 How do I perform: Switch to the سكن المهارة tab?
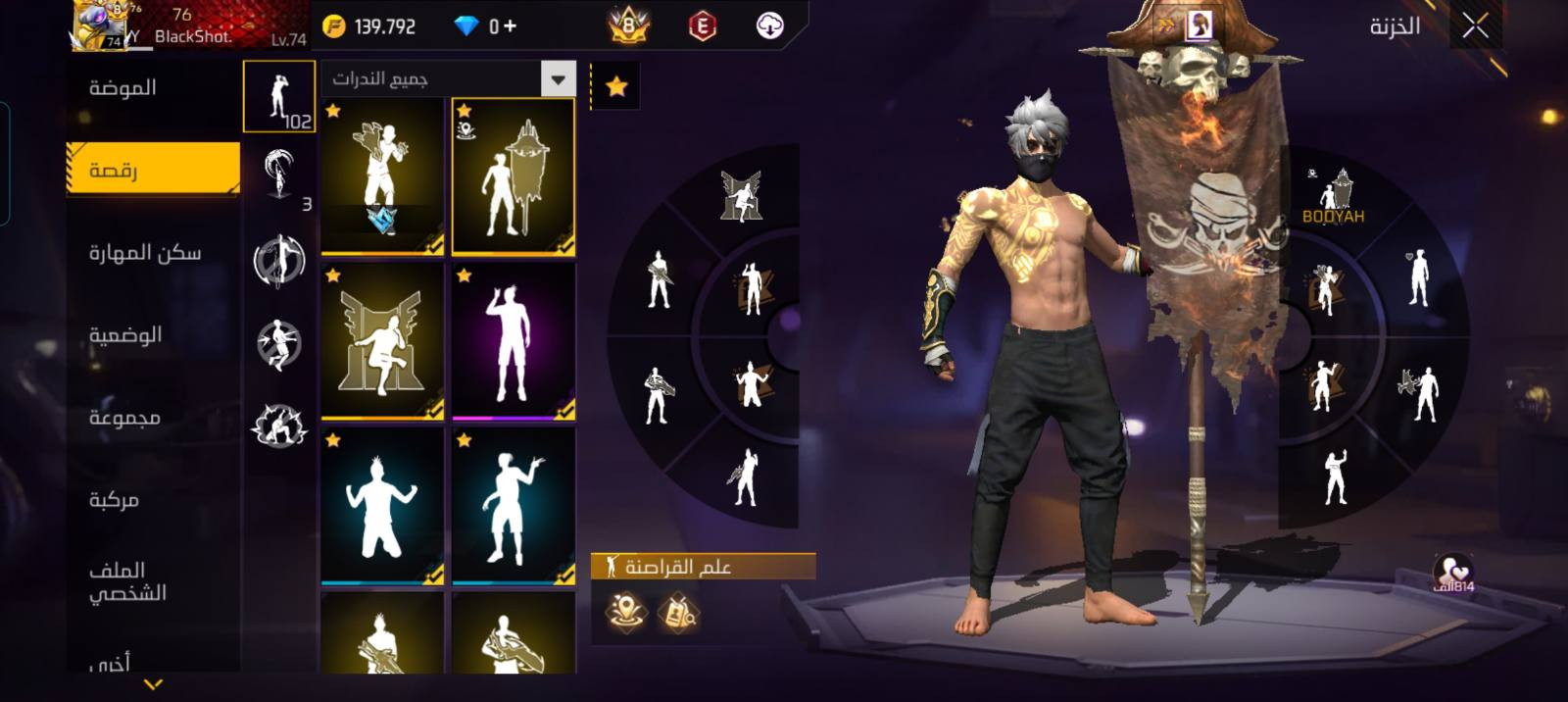[x=144, y=253]
